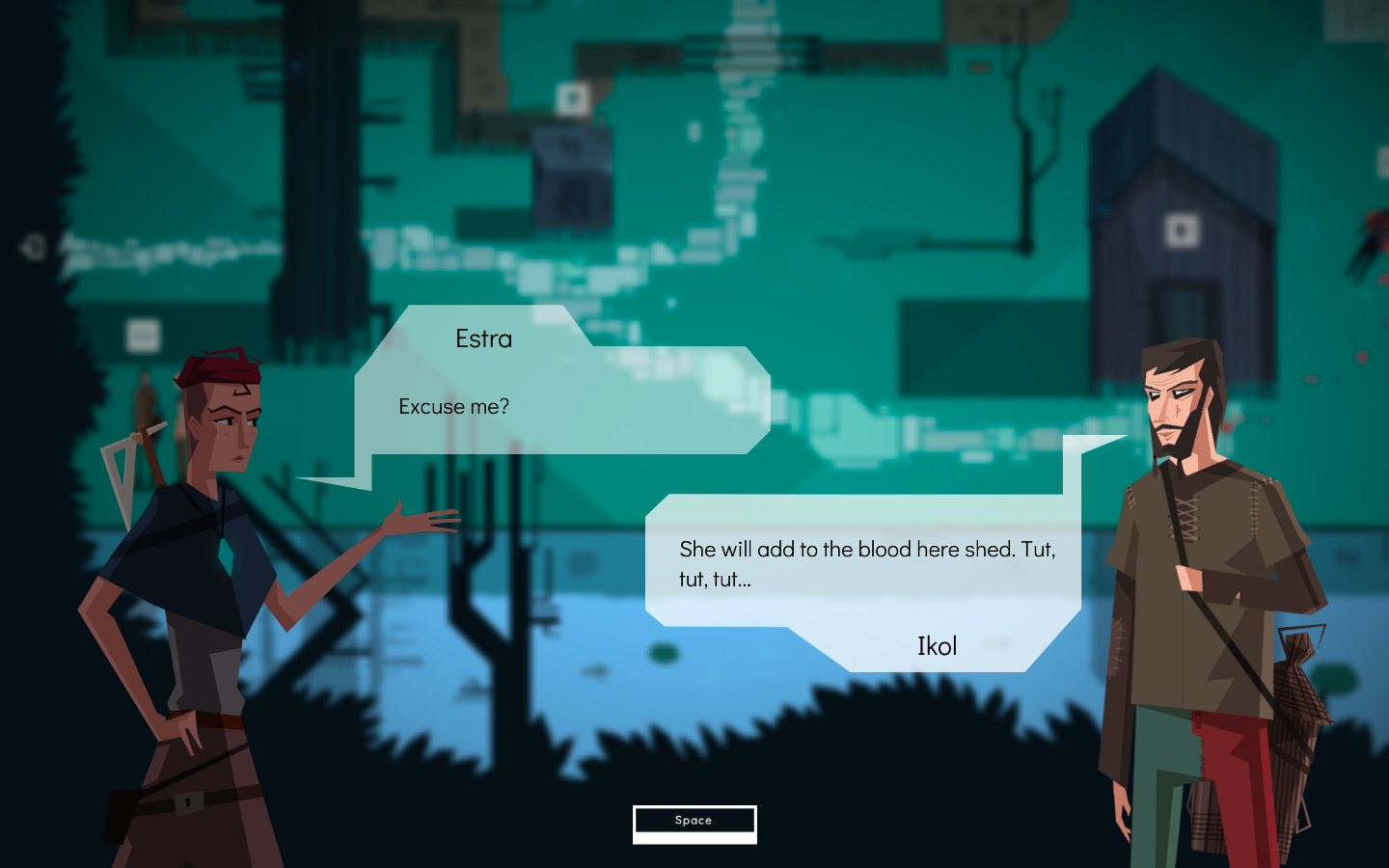Click Estra's name label in her speech bubble

pos(484,339)
